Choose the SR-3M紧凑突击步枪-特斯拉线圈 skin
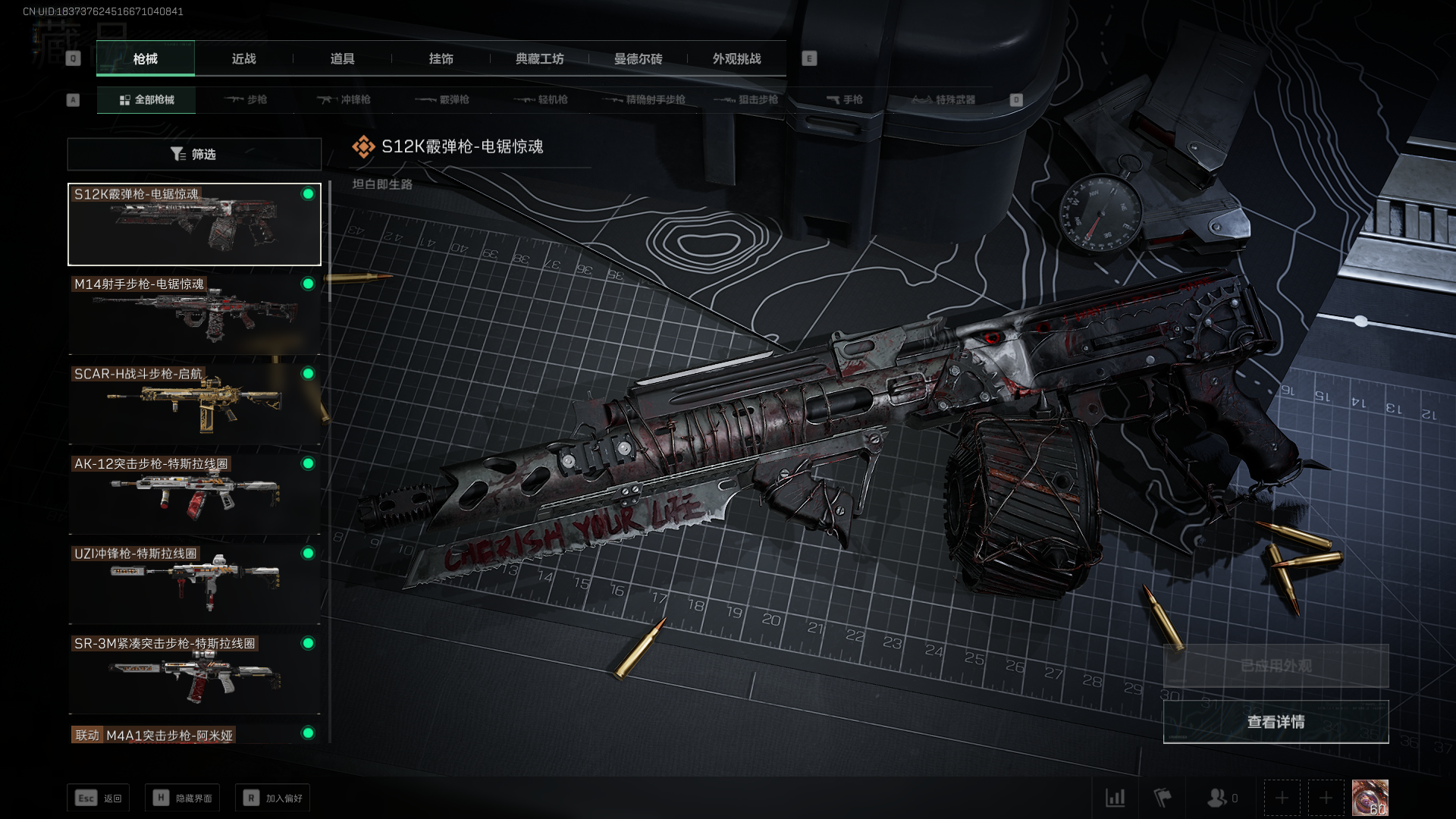Viewport: 1456px width, 819px height. (194, 673)
